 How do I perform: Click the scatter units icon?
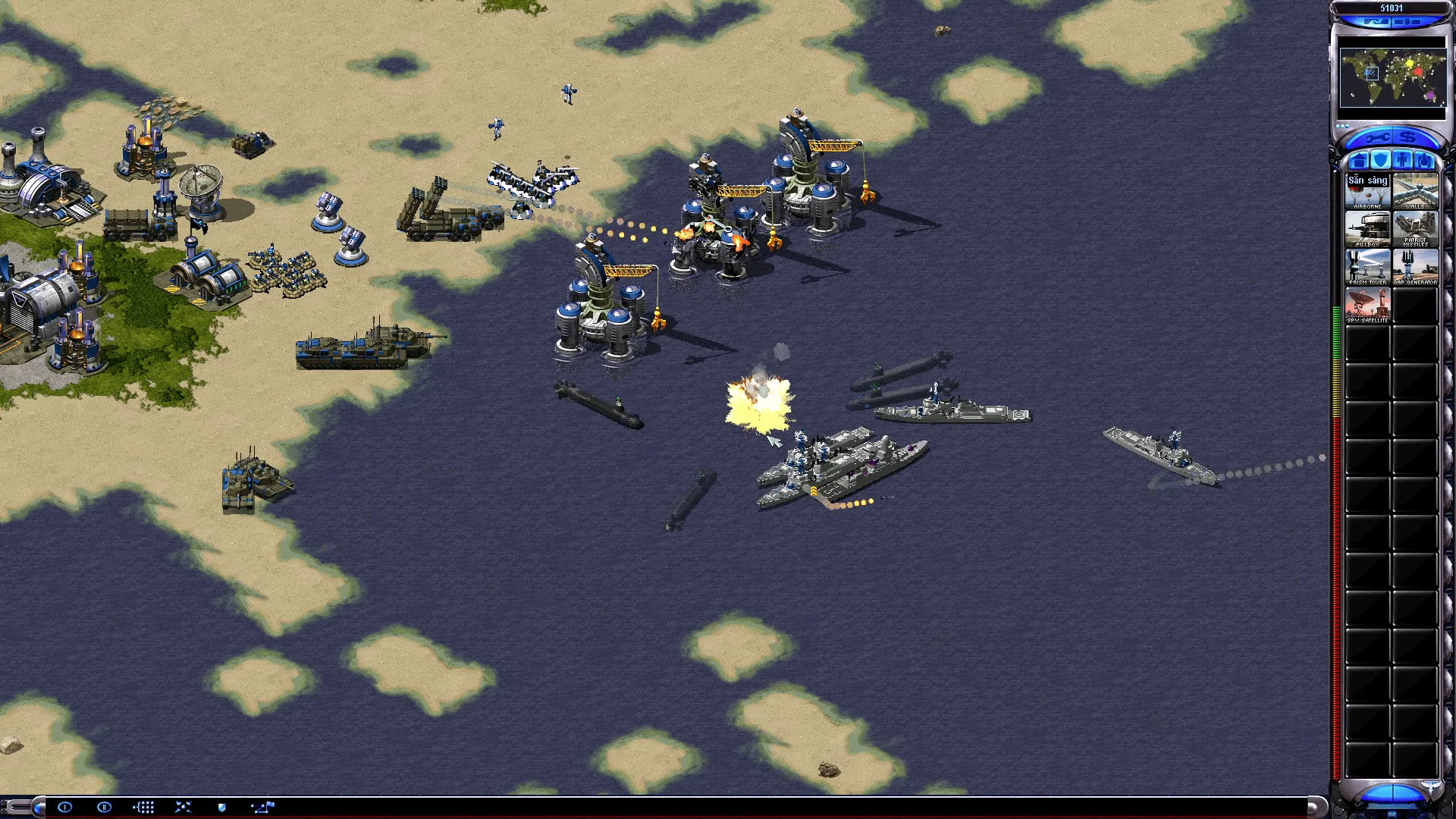point(184,808)
